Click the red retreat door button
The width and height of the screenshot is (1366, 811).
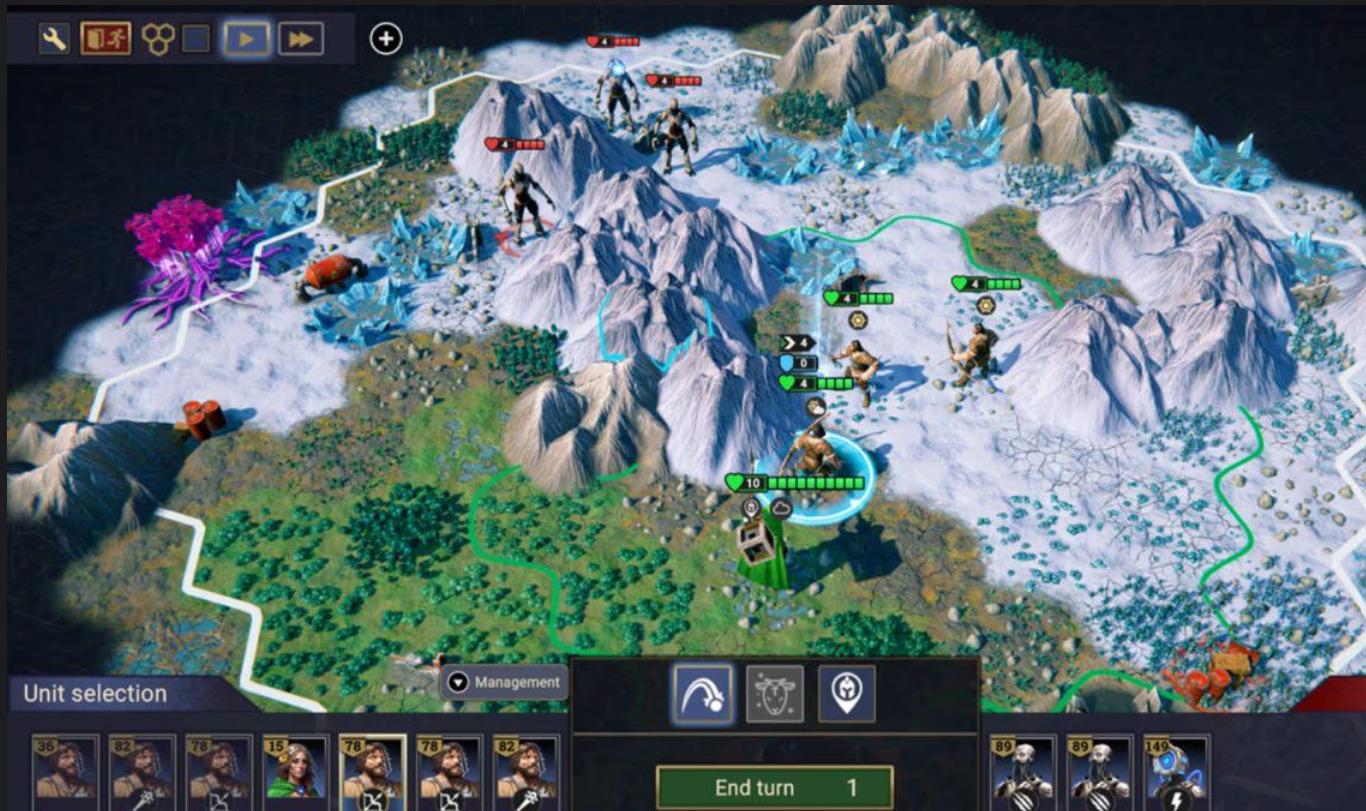106,39
